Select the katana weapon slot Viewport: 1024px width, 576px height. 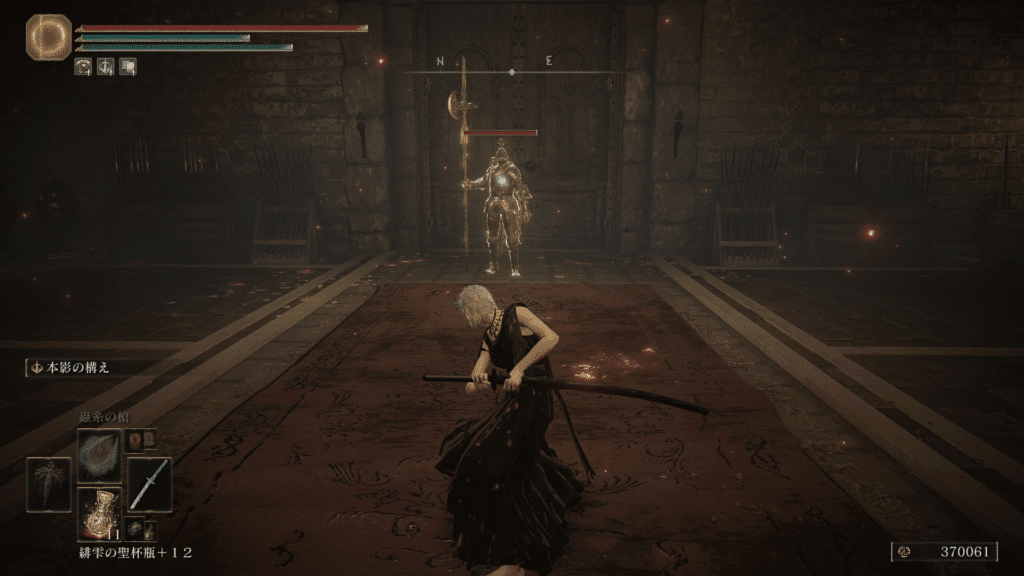(x=149, y=485)
